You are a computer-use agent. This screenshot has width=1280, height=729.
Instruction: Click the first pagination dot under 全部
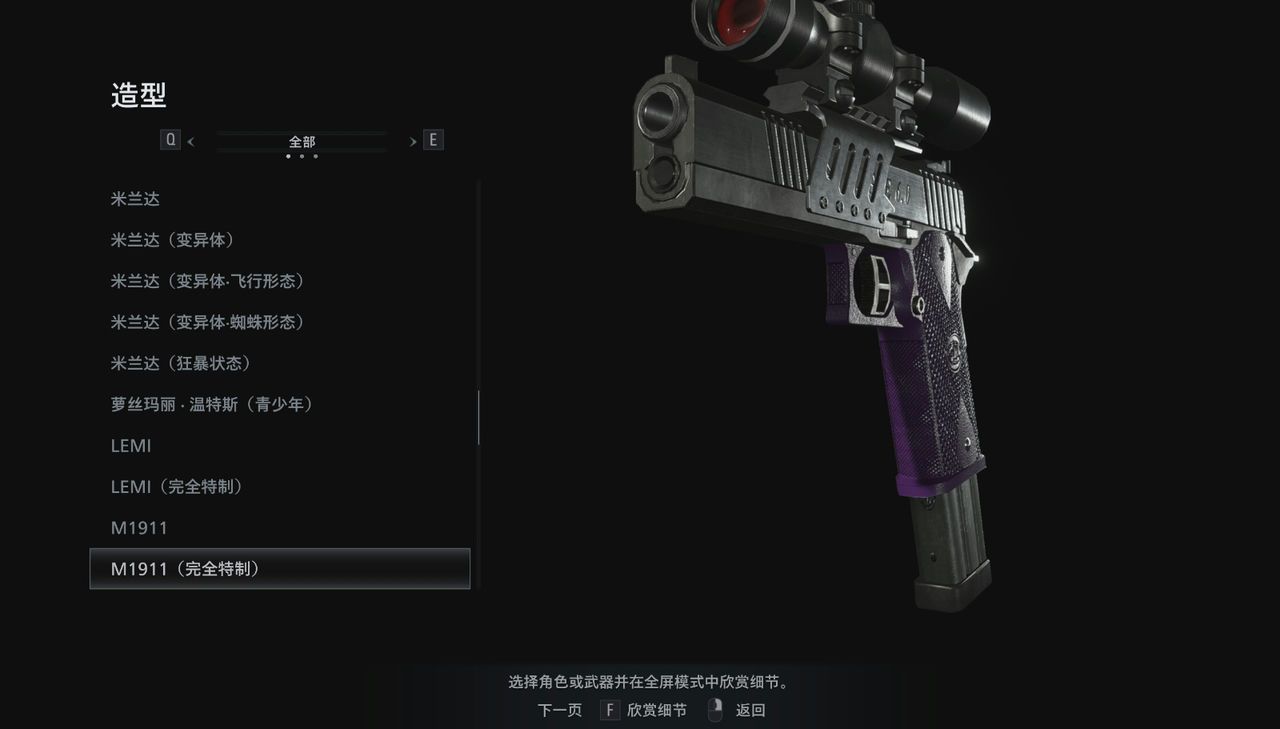pyautogui.click(x=288, y=158)
